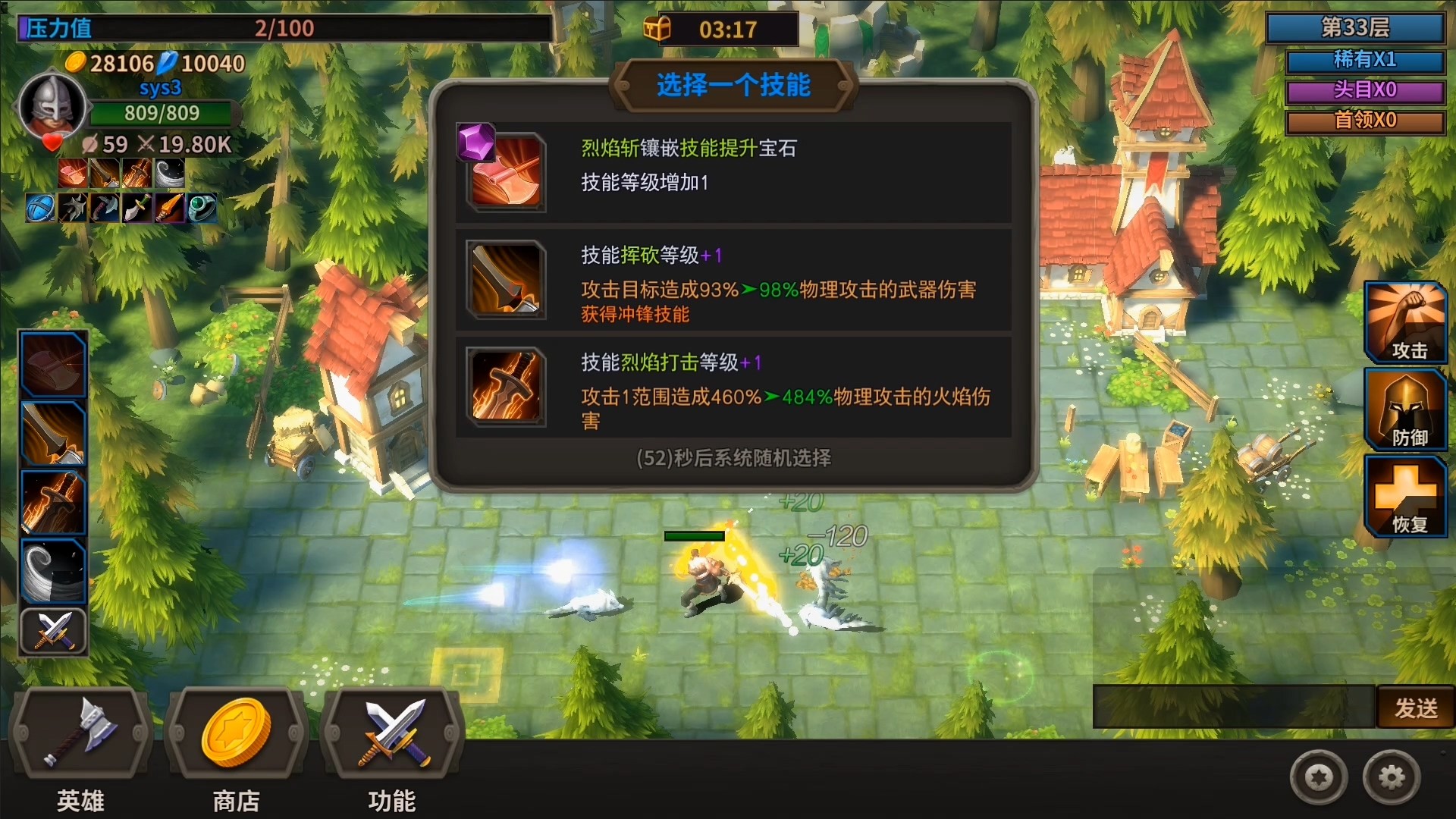Screen dimensions: 1456x819
Task: Tap the 恢复 (Recover) cross icon
Action: tap(1404, 497)
